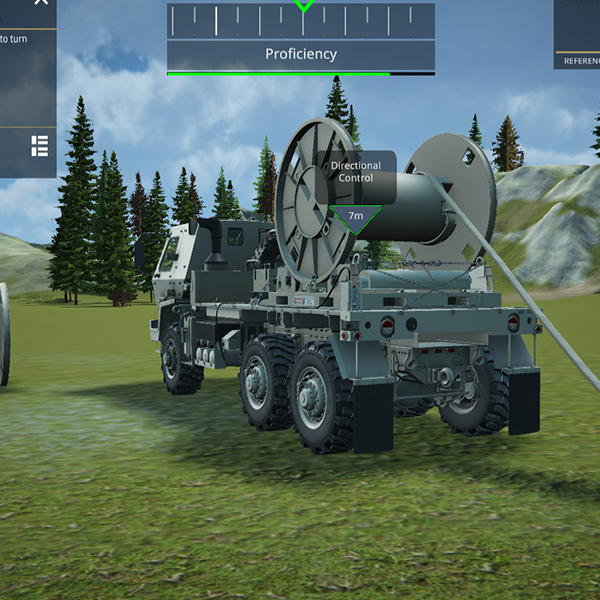
Task: Open the Reference panel
Action: [580, 60]
